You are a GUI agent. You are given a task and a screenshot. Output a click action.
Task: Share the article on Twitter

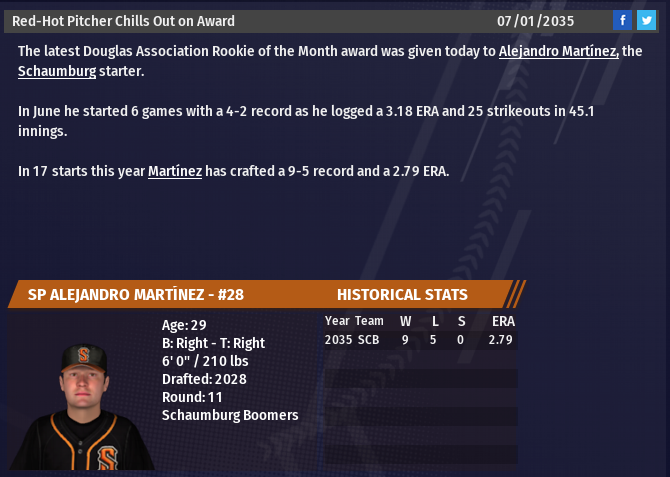click(x=646, y=20)
